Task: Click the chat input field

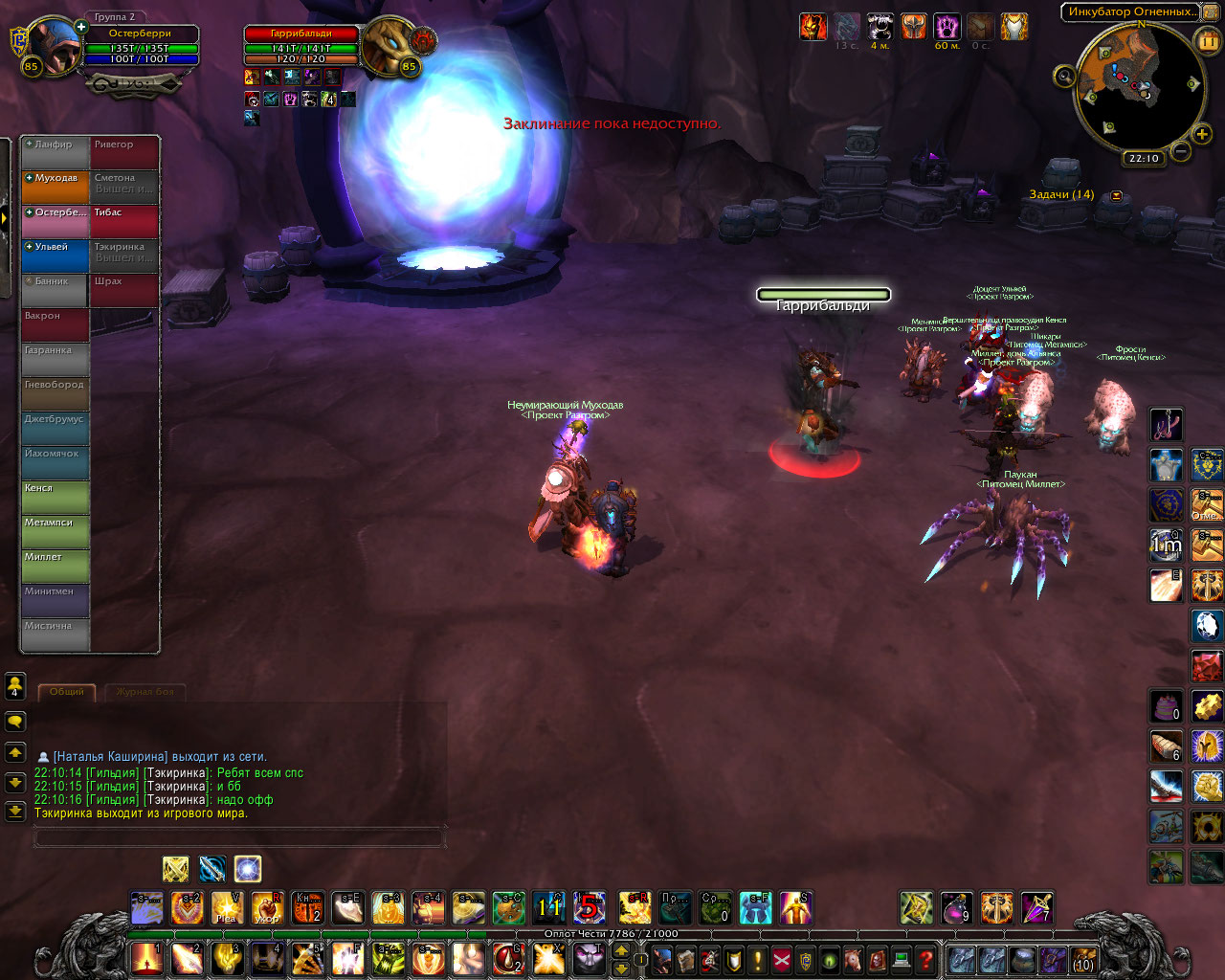Action: point(239,838)
